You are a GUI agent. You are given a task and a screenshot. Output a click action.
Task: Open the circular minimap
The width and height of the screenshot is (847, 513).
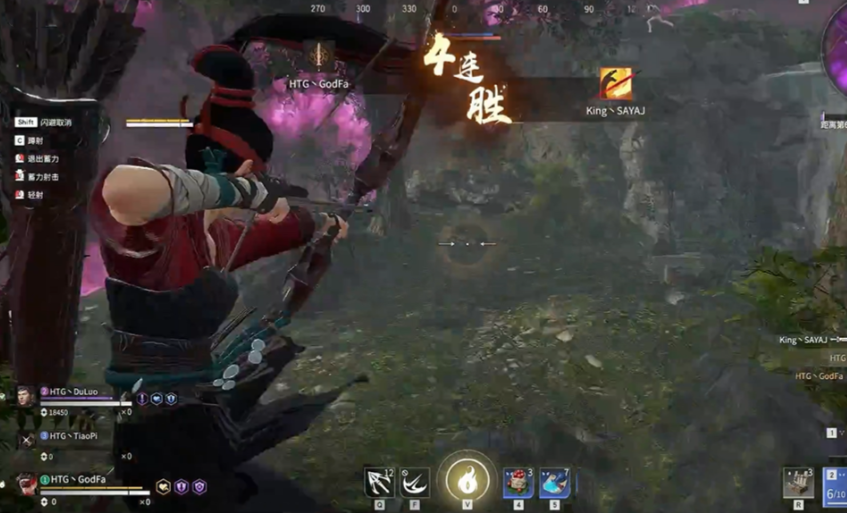tap(836, 50)
